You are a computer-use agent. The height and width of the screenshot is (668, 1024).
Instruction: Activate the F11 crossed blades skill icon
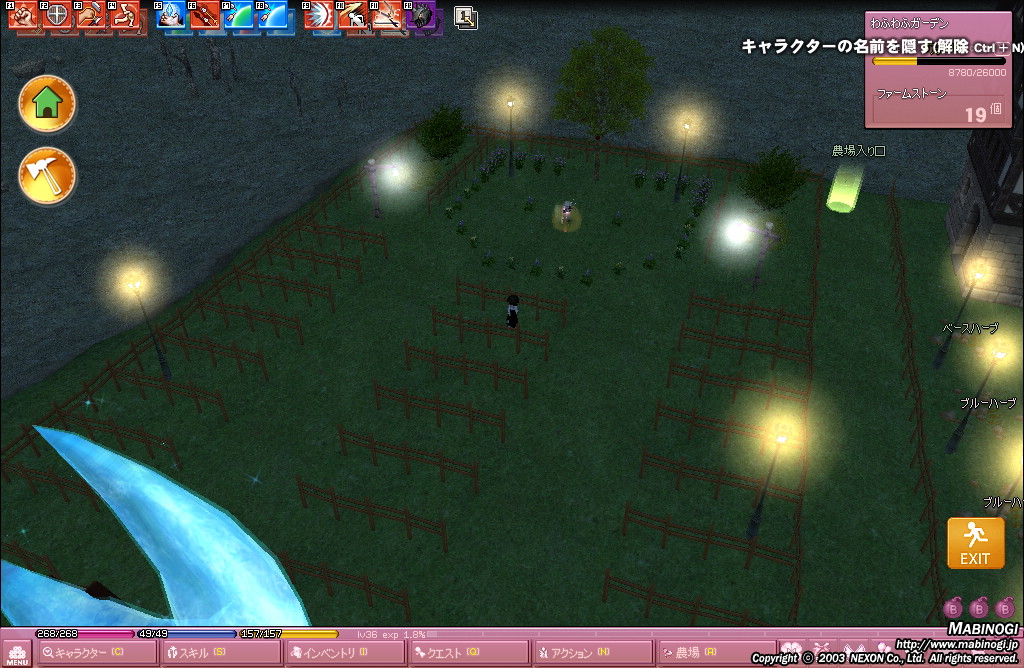point(386,16)
